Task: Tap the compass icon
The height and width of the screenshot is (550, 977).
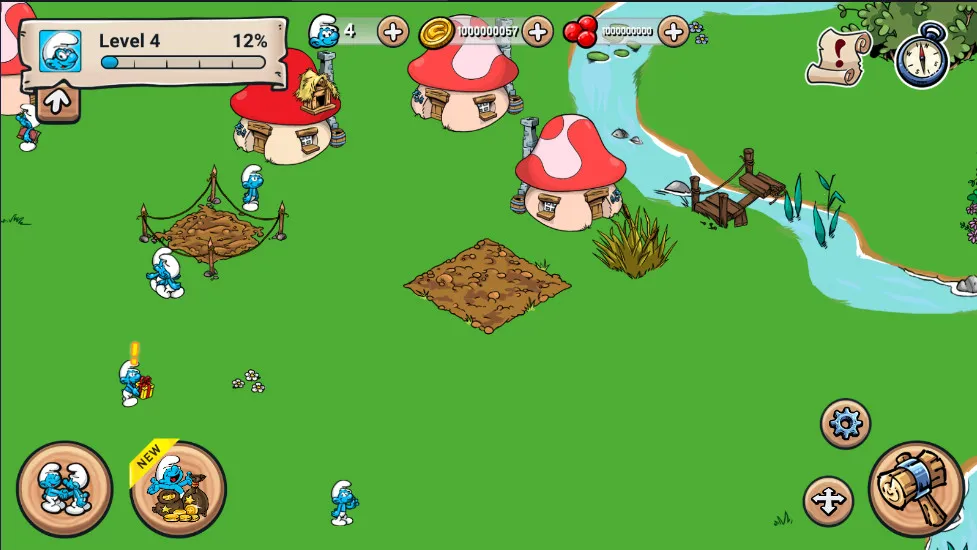Action: point(920,56)
